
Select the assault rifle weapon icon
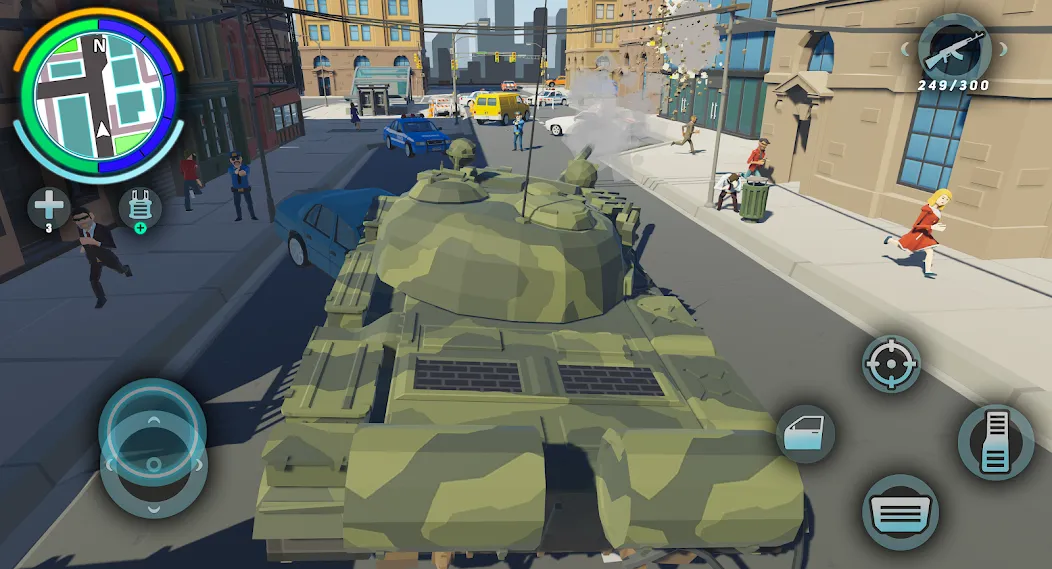pos(954,50)
